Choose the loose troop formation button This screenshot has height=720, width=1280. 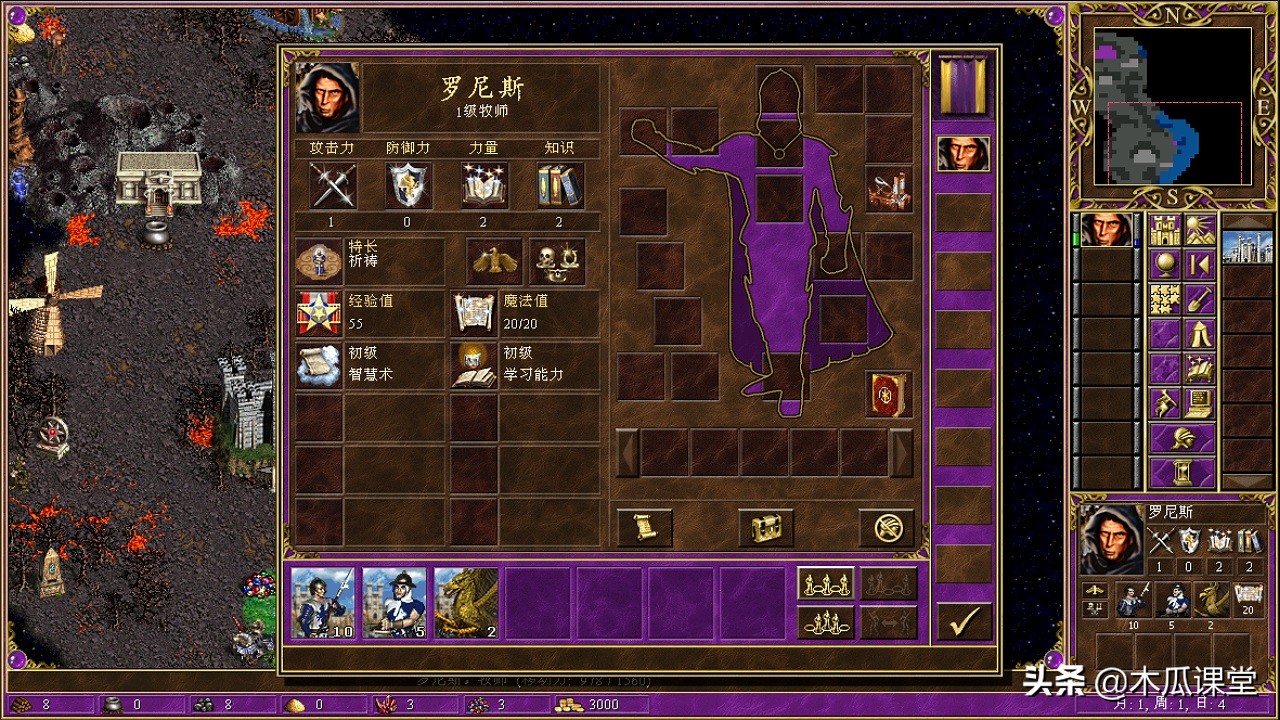pyautogui.click(x=825, y=583)
